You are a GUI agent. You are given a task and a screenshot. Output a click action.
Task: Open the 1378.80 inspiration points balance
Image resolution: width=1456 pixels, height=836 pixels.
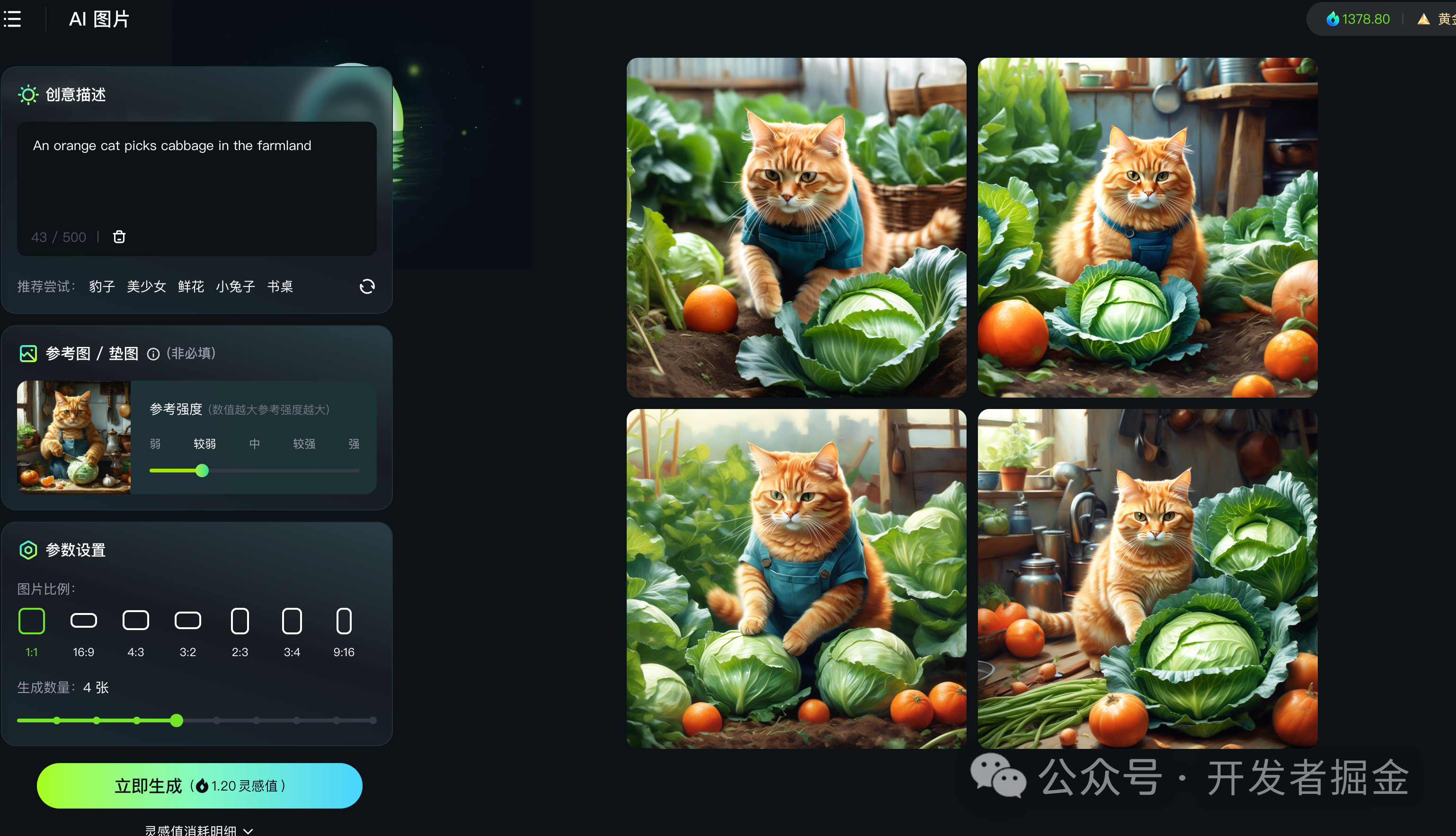click(1358, 19)
